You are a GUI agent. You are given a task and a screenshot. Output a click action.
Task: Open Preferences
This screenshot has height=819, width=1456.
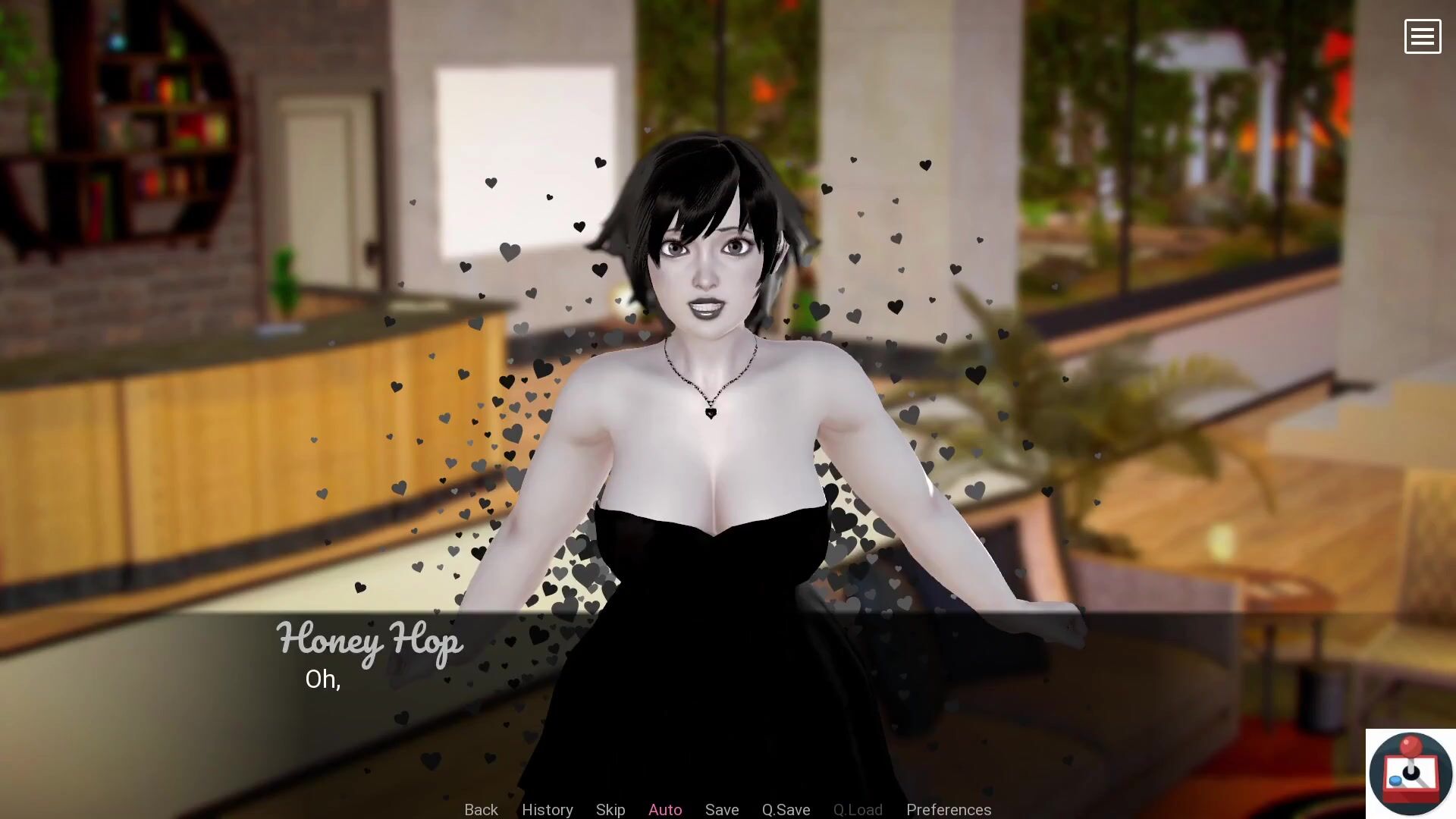pos(948,809)
